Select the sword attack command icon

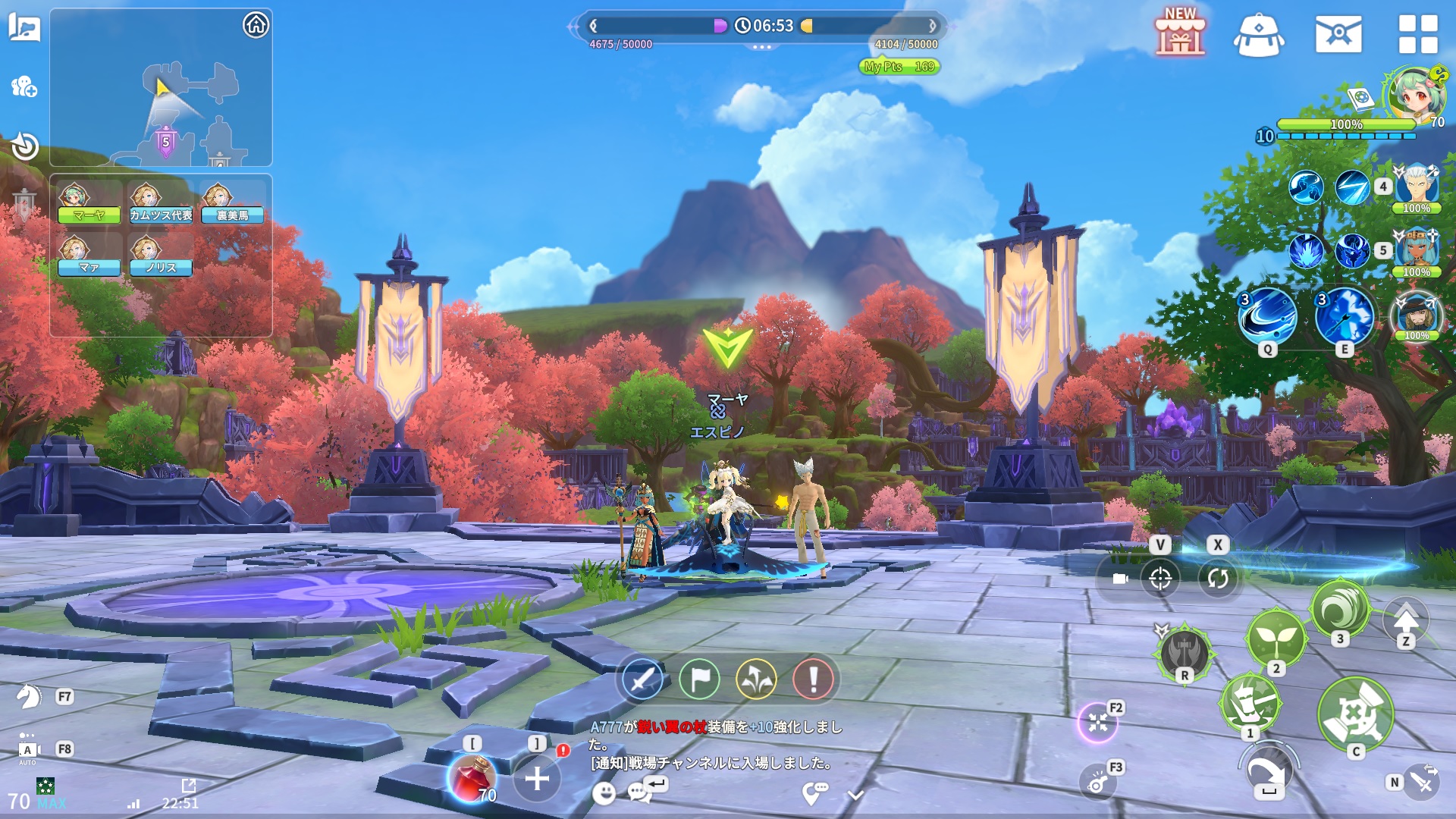coord(642,679)
